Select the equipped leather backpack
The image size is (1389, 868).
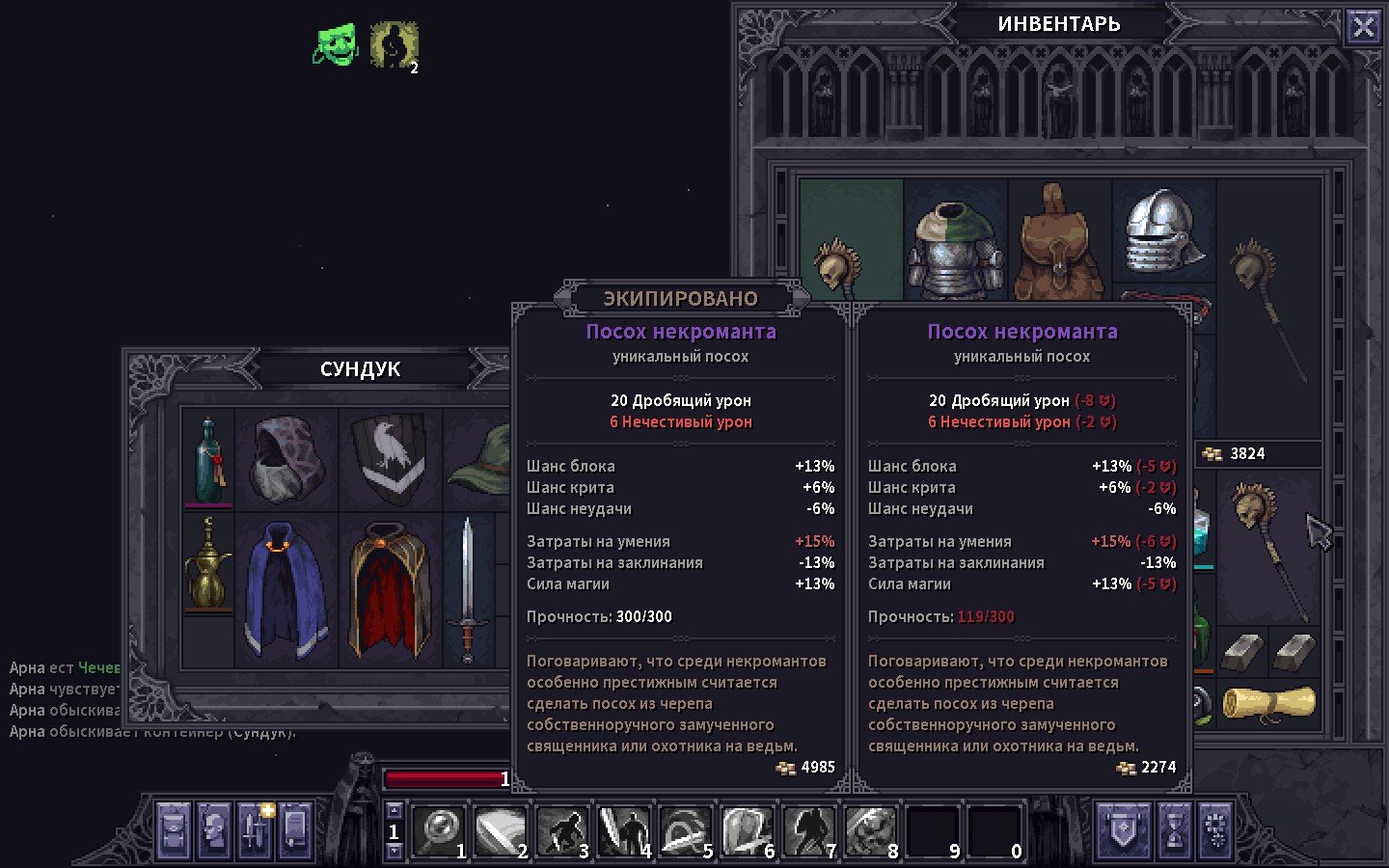pyautogui.click(x=1059, y=241)
